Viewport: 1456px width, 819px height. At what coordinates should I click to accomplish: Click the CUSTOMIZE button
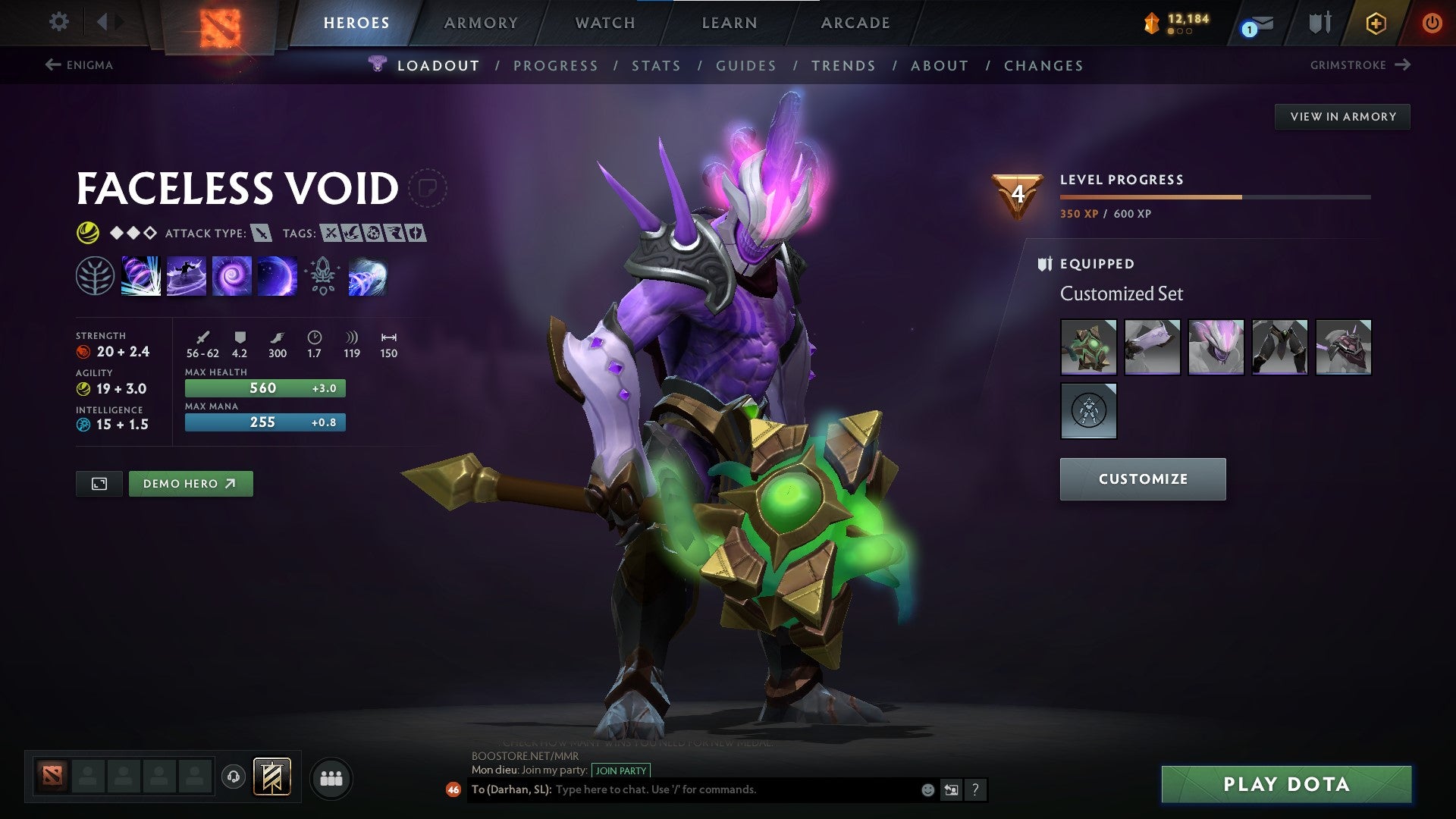[1142, 479]
